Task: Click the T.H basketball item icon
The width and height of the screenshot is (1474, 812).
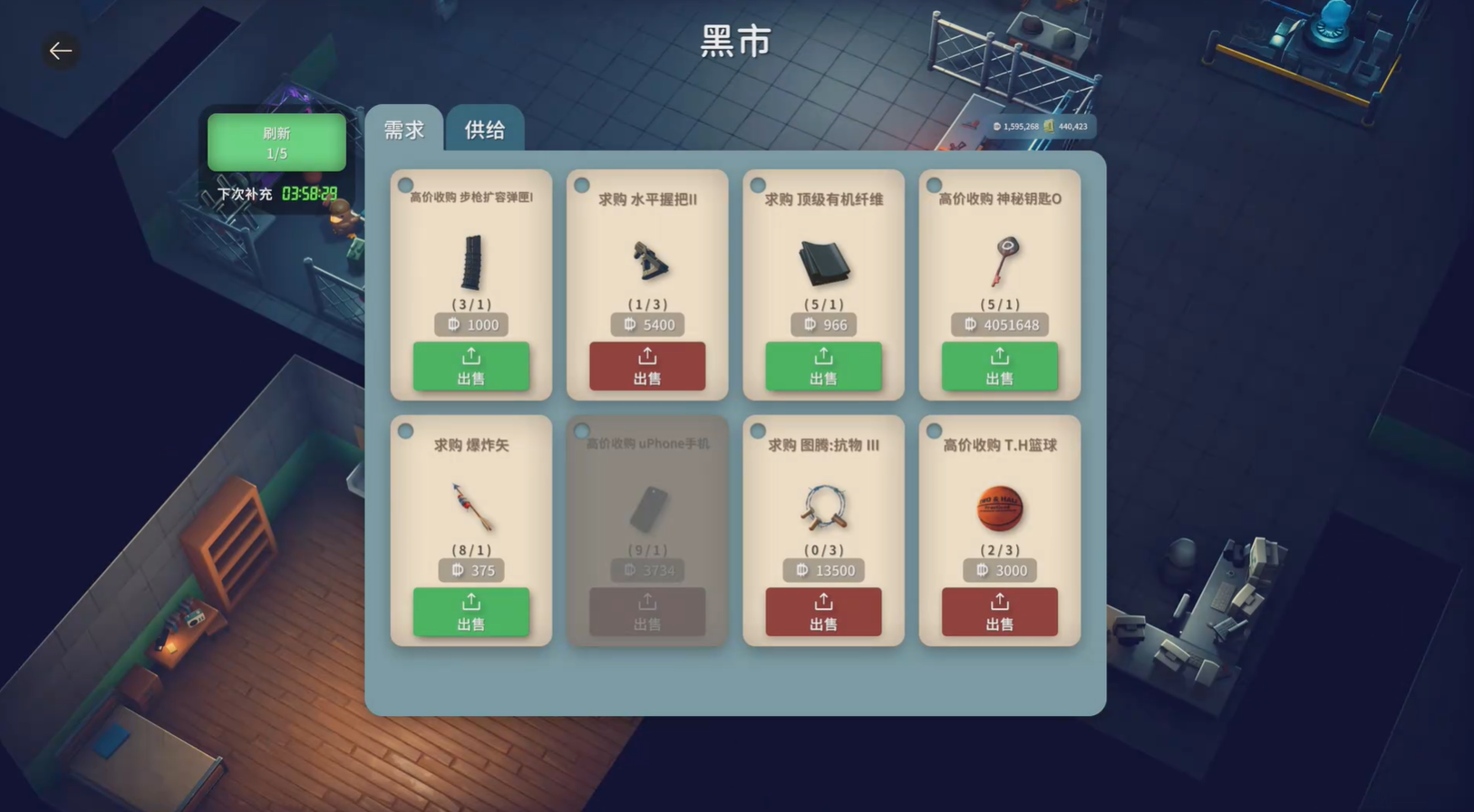Action: click(x=999, y=507)
